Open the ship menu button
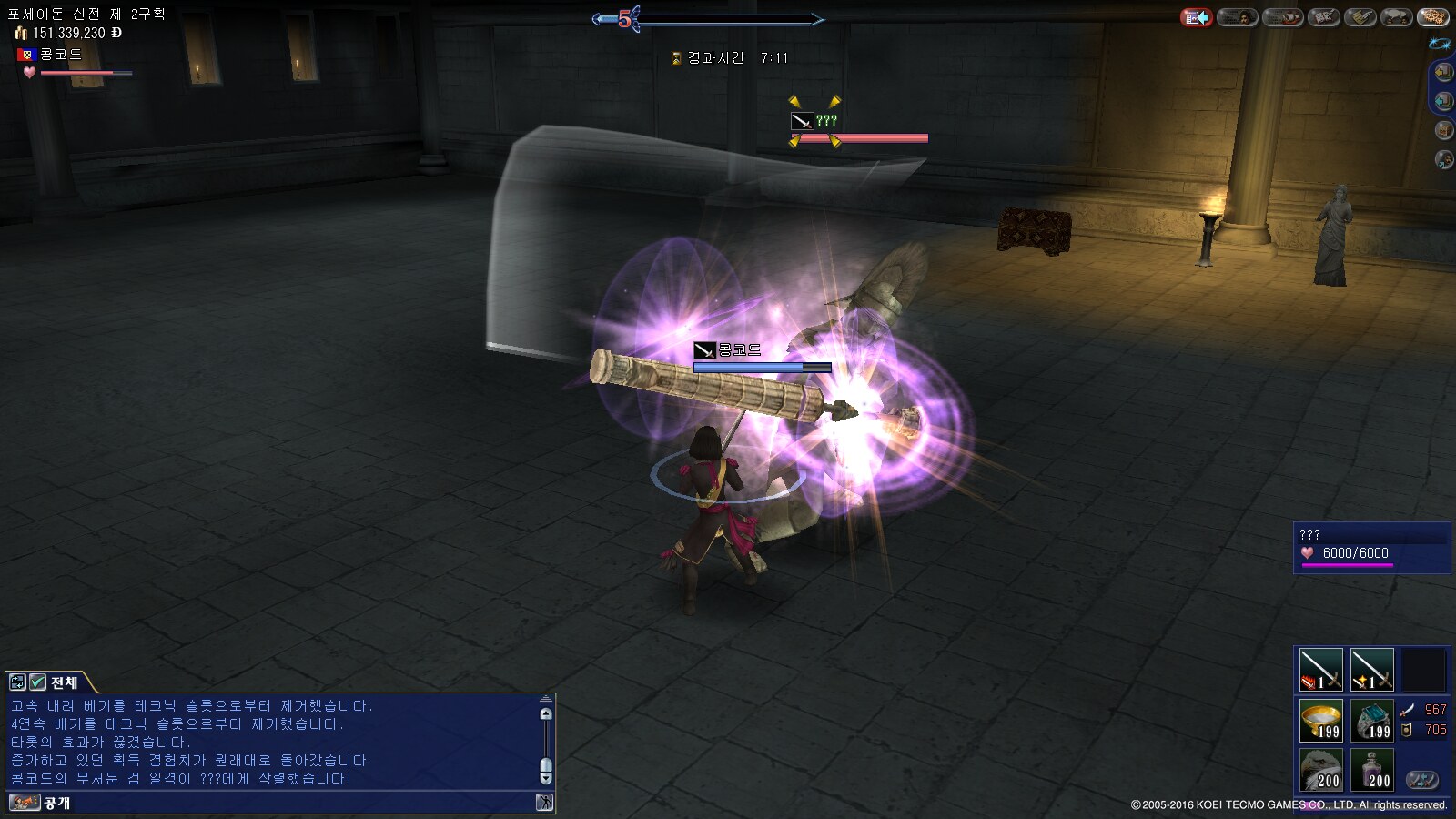This screenshot has height=819, width=1456. pos(1282,17)
